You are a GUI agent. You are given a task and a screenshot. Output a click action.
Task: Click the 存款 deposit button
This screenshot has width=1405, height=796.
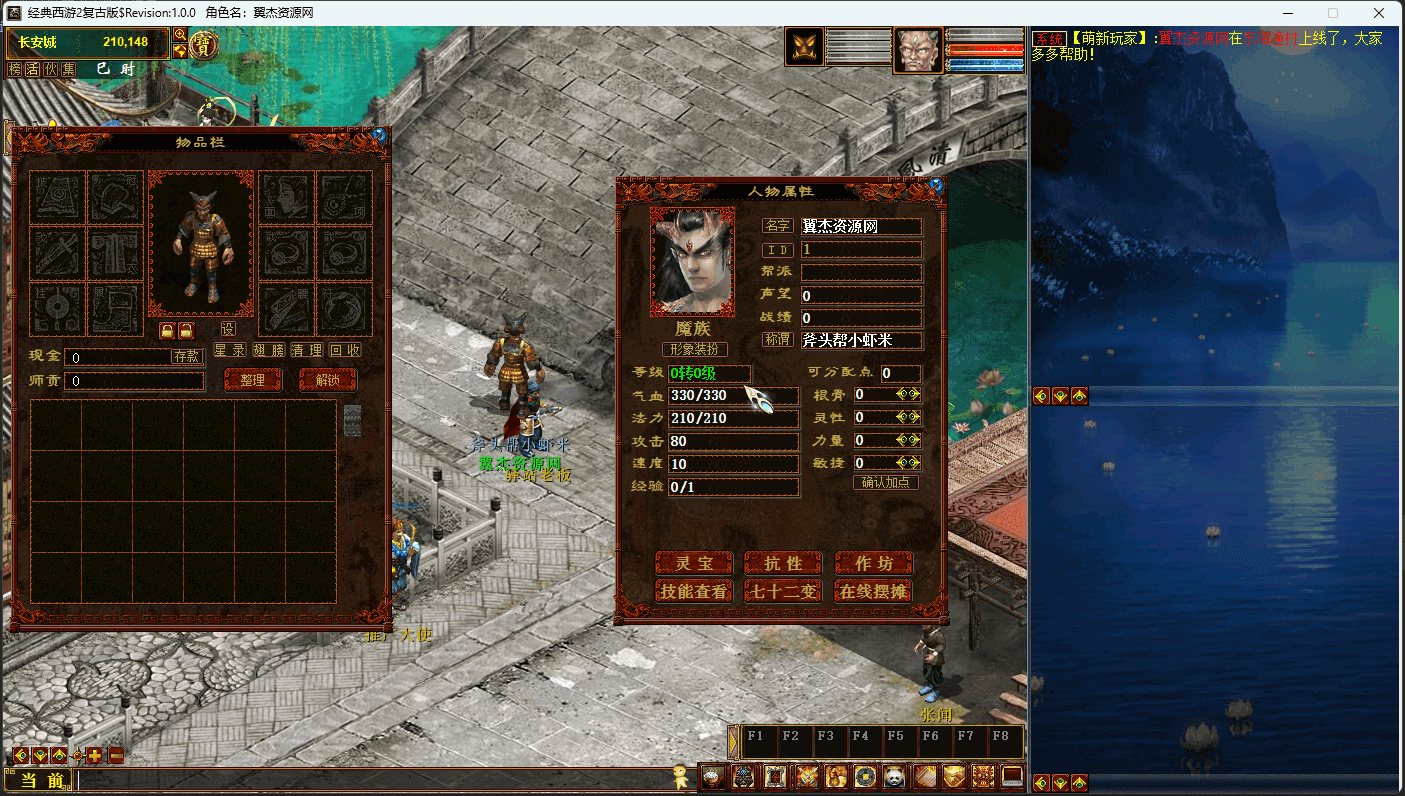187,356
